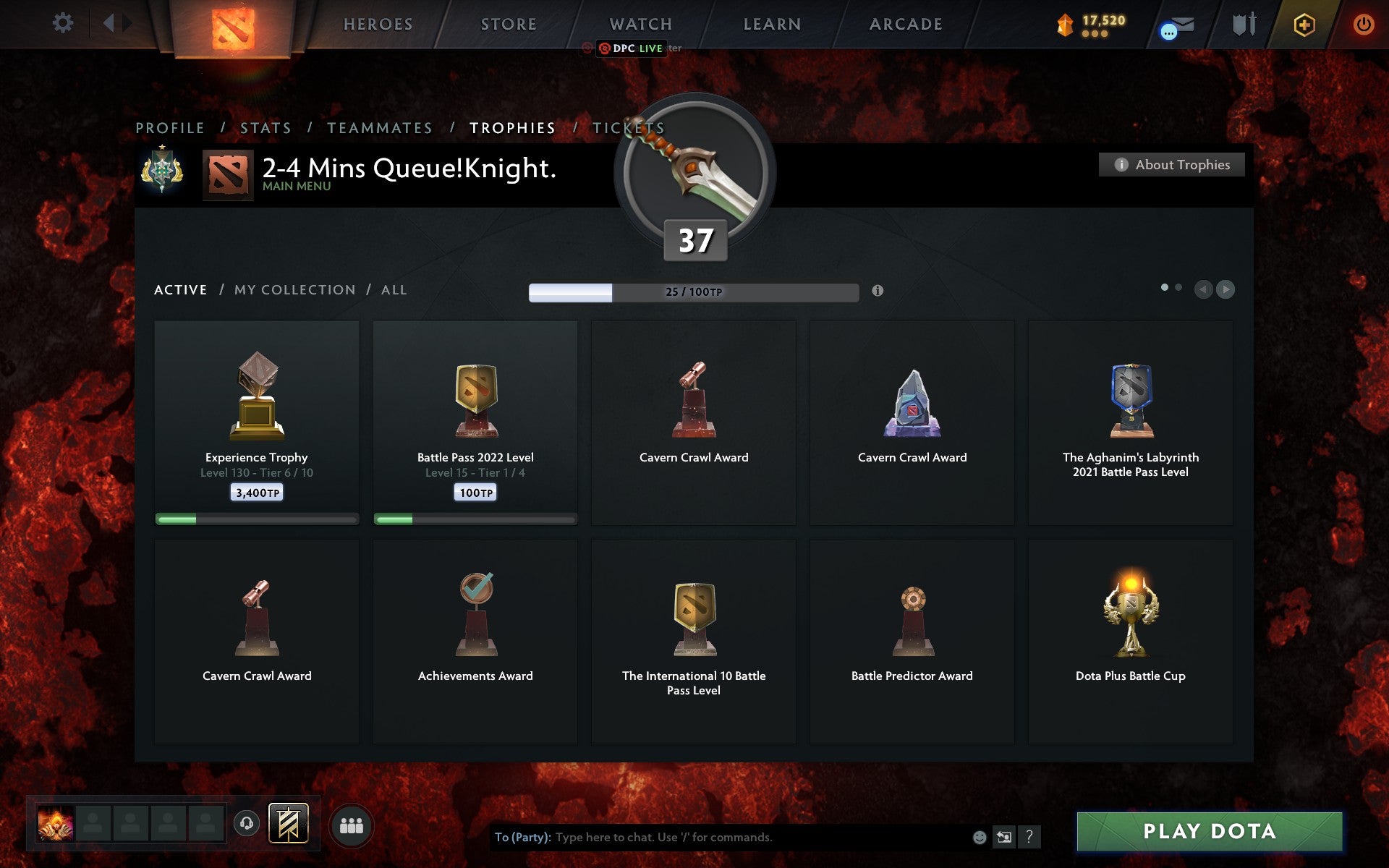1389x868 pixels.
Task: Click the power button to exit Dota
Action: click(x=1363, y=23)
